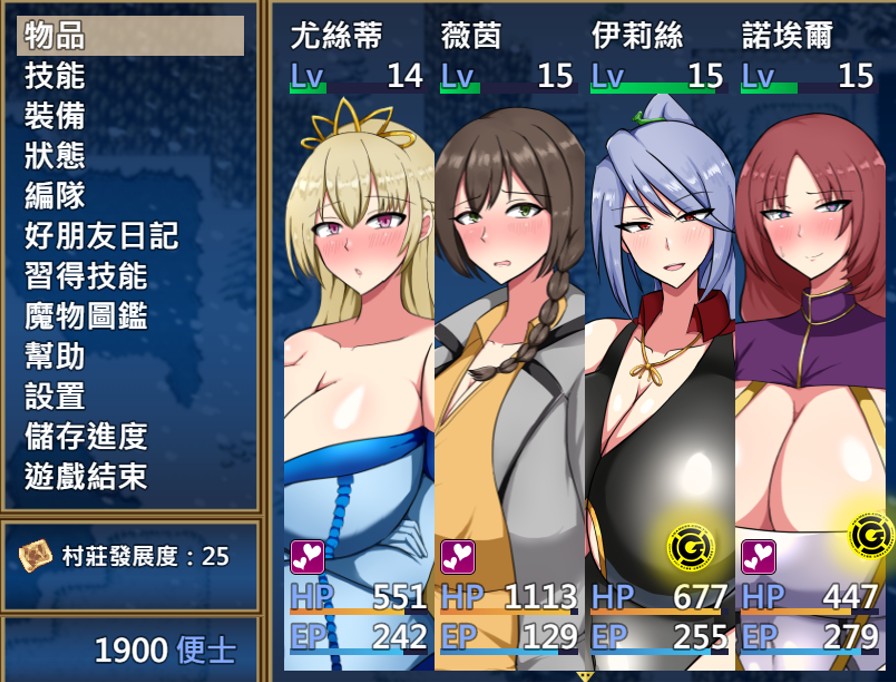
Task: Open the 編隊 formation menu
Action: tap(130, 196)
